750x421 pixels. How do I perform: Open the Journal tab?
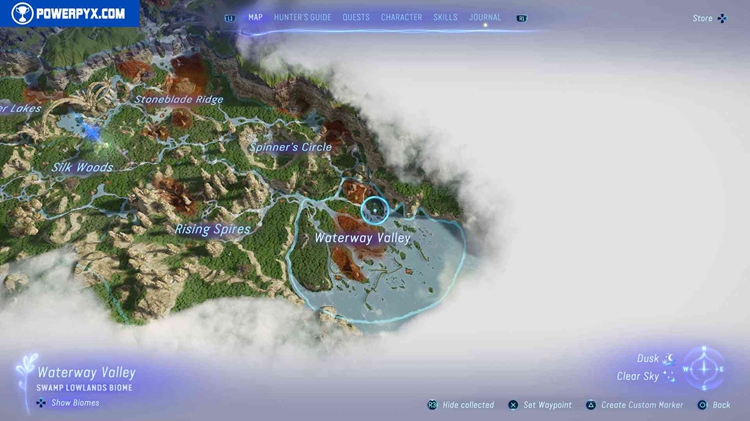tap(485, 17)
